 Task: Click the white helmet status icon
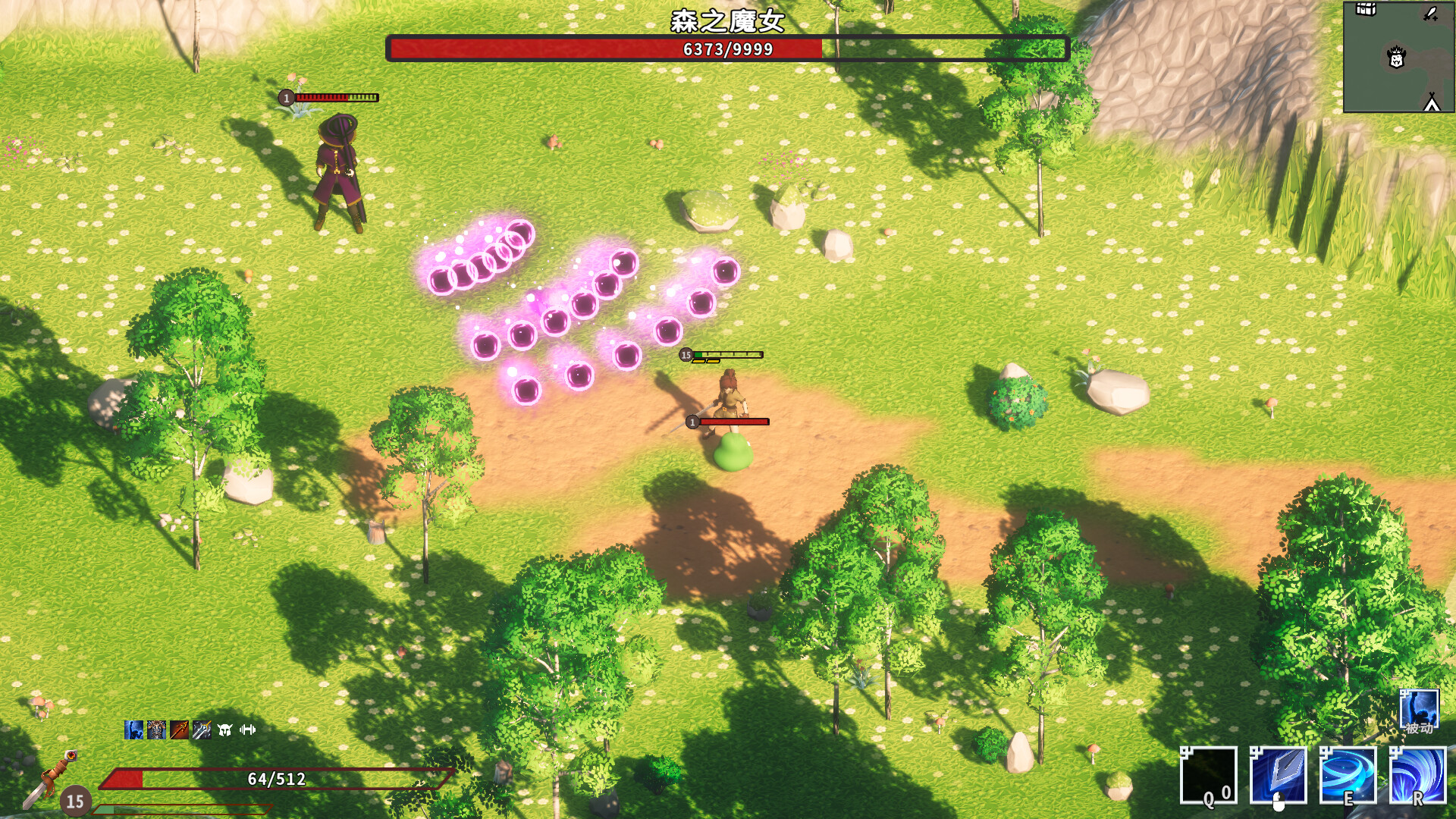(x=223, y=730)
